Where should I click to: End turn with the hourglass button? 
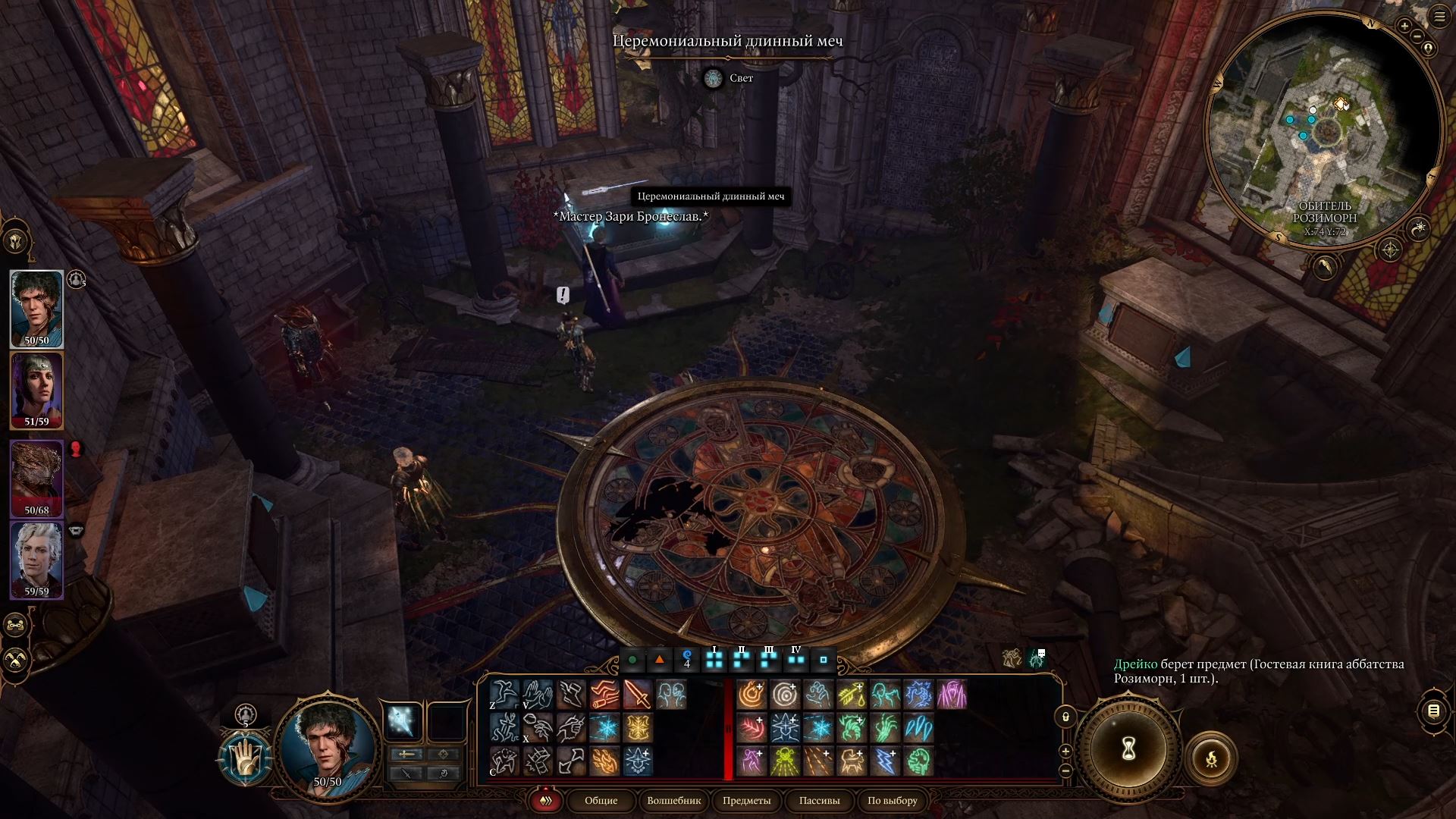[x=1128, y=750]
